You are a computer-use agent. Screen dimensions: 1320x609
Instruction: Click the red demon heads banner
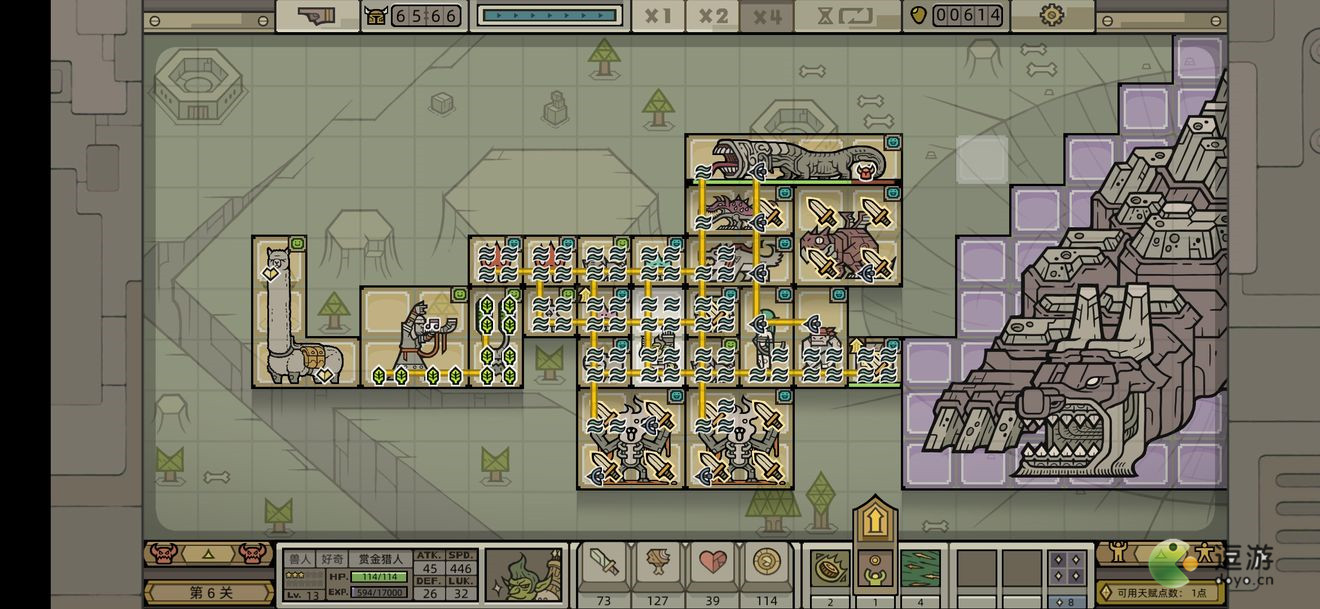[x=210, y=553]
